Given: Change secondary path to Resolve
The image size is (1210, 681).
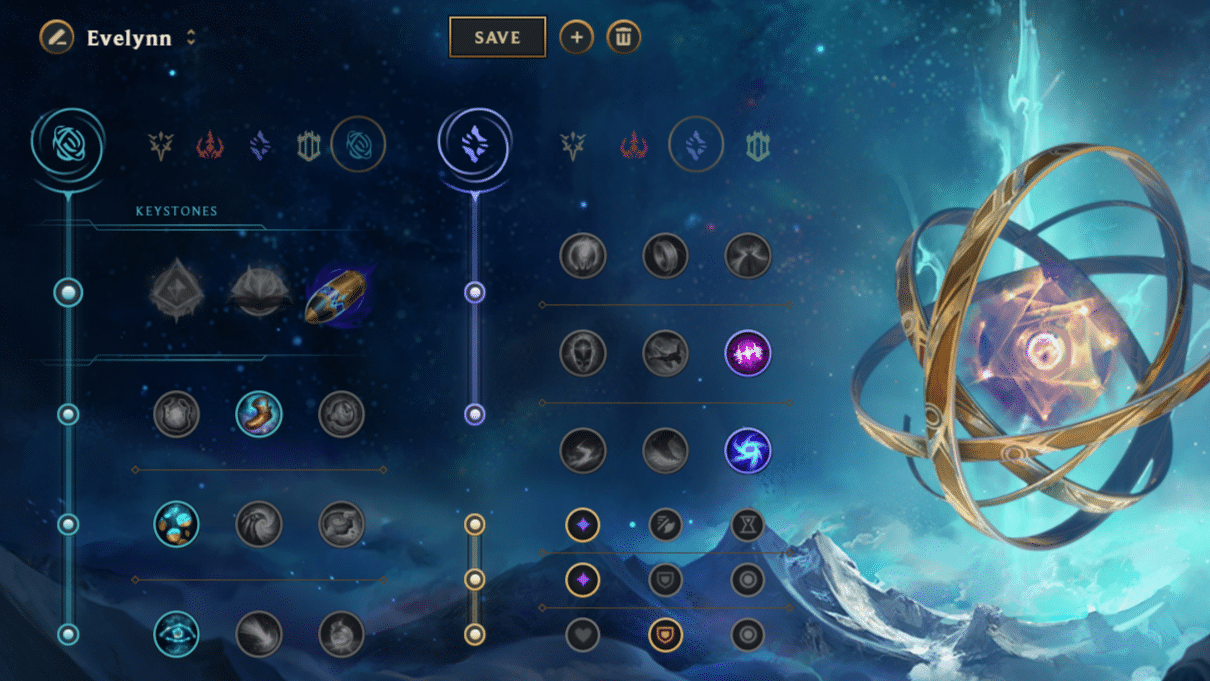Looking at the screenshot, I should [757, 146].
